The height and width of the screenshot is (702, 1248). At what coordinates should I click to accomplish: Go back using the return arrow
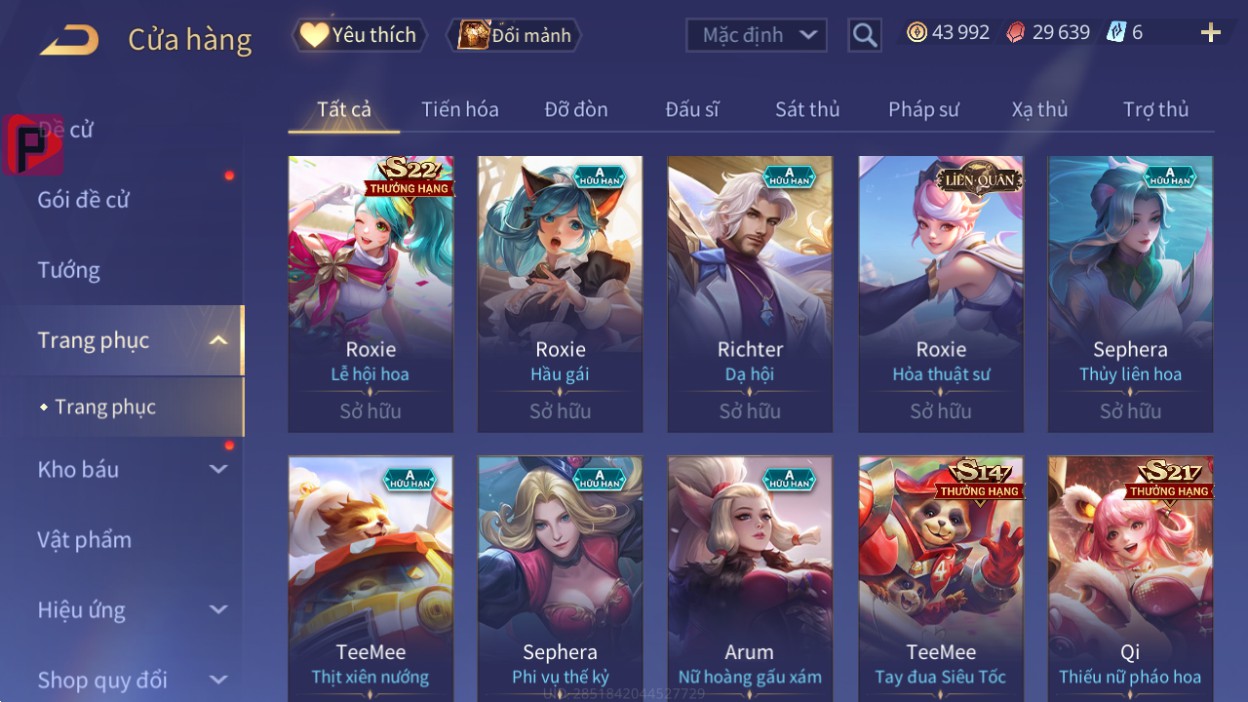[x=69, y=40]
